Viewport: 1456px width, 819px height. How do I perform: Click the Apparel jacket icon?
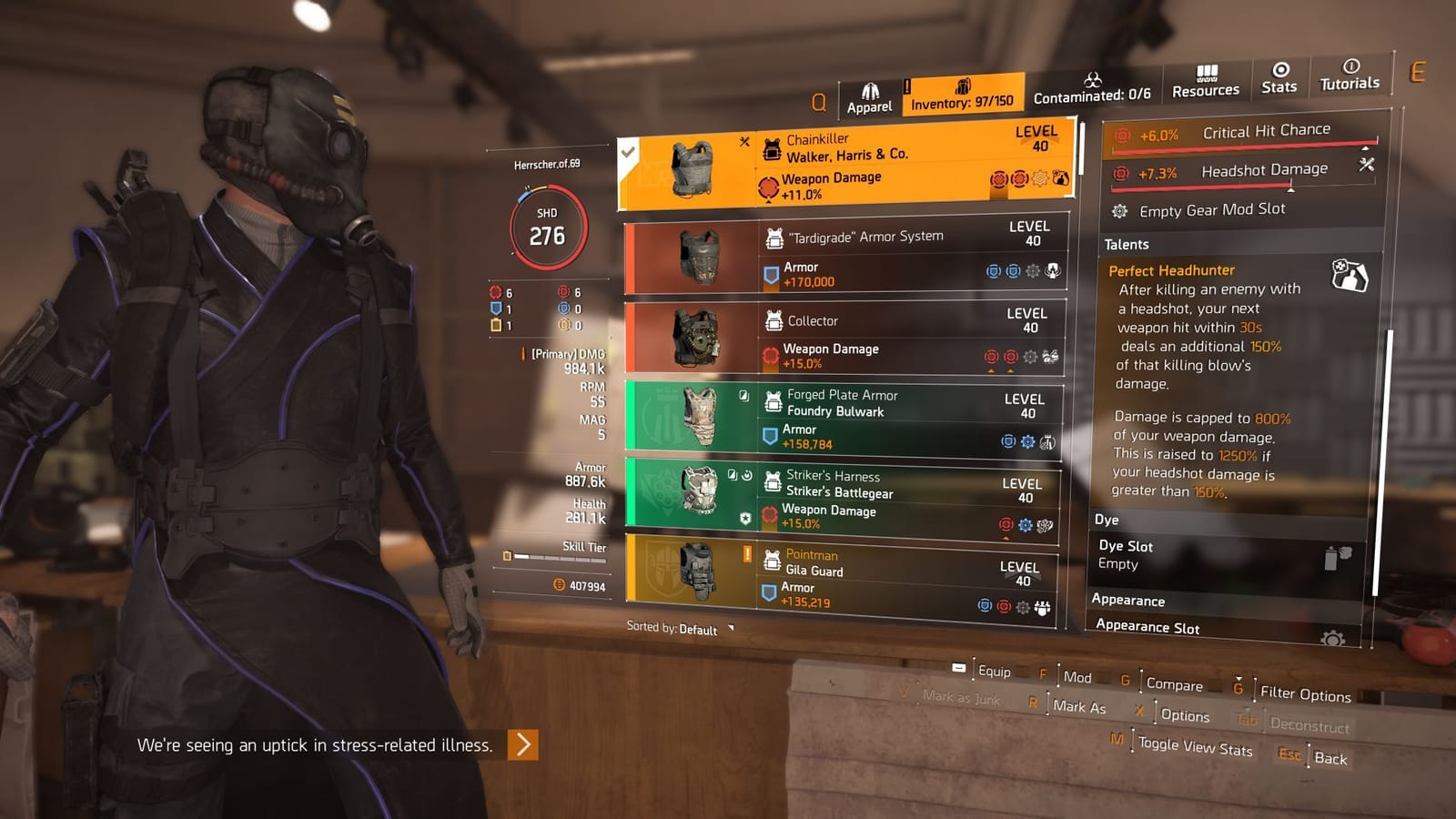[x=868, y=91]
